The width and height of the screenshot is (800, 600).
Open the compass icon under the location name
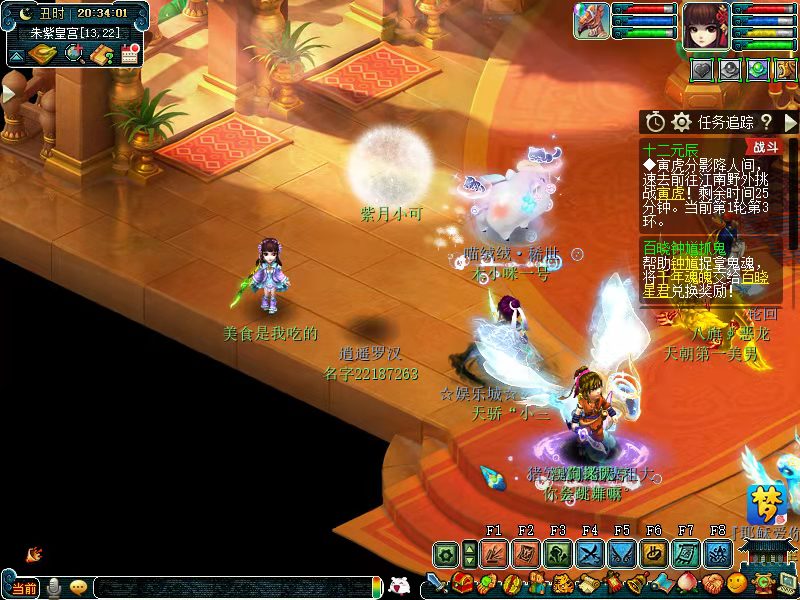(x=44, y=54)
